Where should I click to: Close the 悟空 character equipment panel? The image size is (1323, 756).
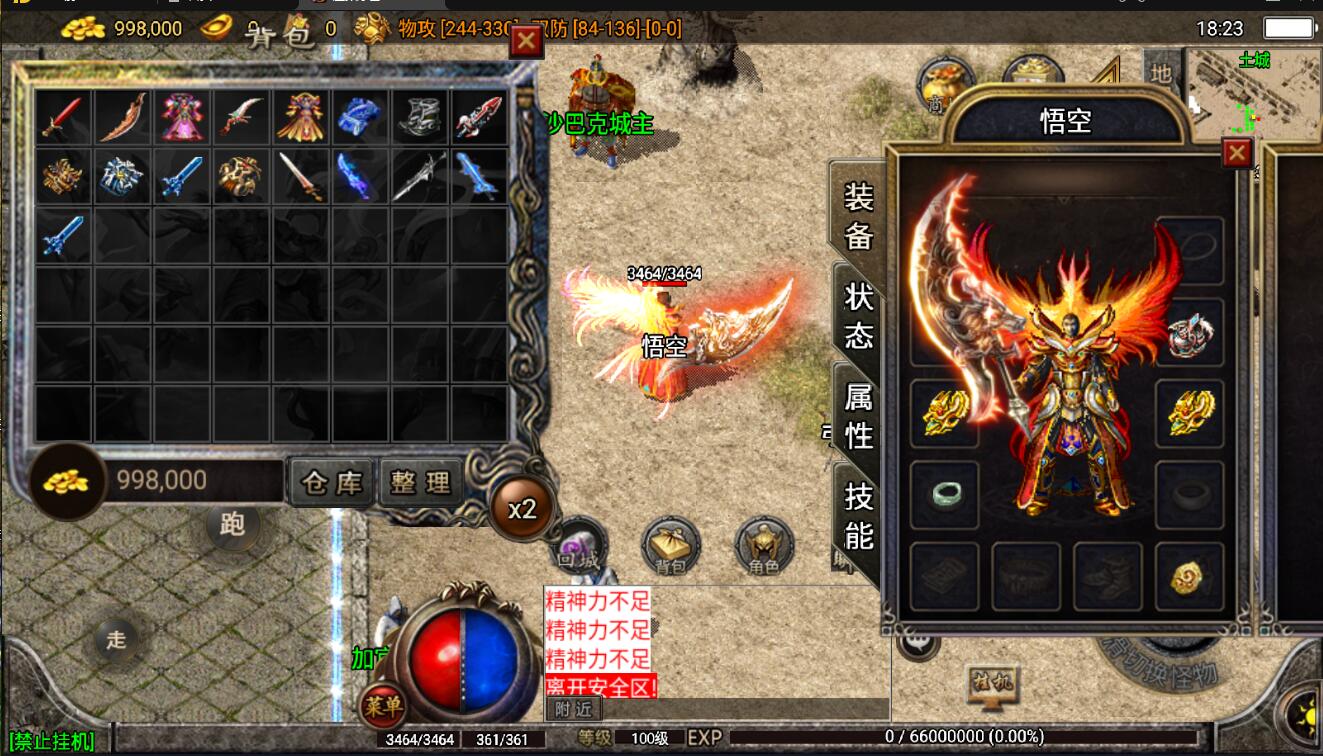tap(1237, 153)
